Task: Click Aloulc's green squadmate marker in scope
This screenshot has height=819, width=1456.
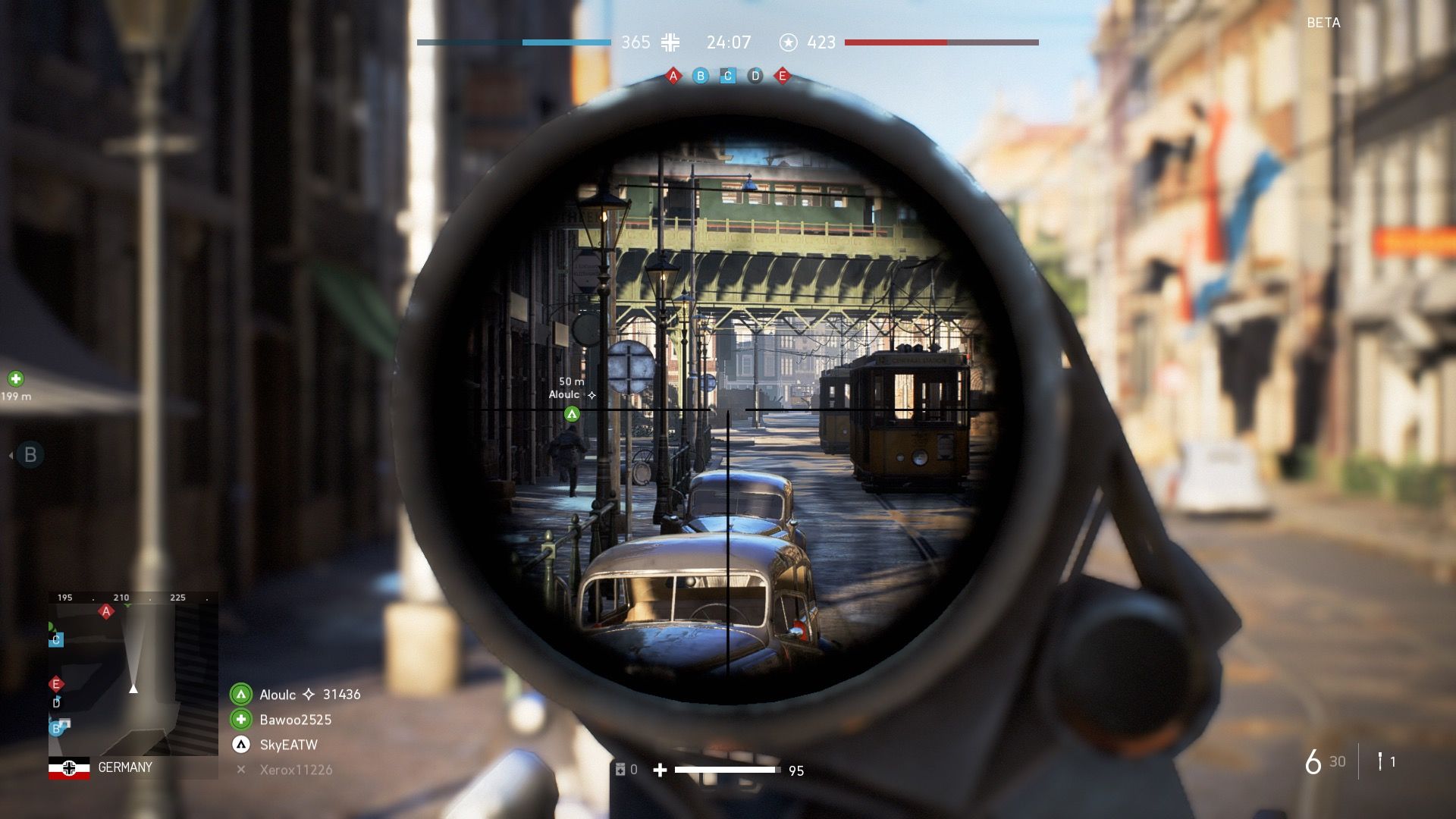Action: click(572, 414)
